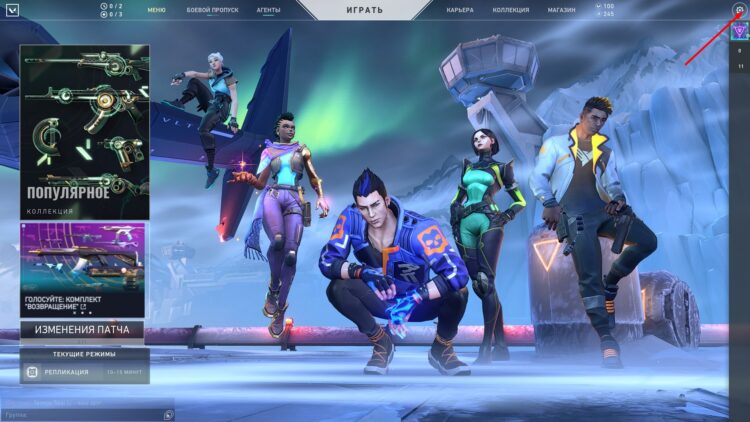Open the ГОЛОСУЙТЕ: КОМПЛЕКТ "ВОЗВРАЩЕНИЕ" news card
750x422 pixels.
(84, 269)
